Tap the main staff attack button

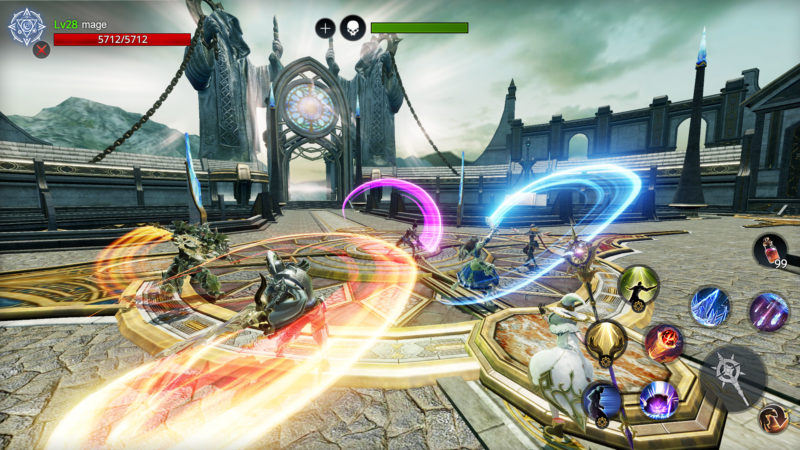click(733, 377)
